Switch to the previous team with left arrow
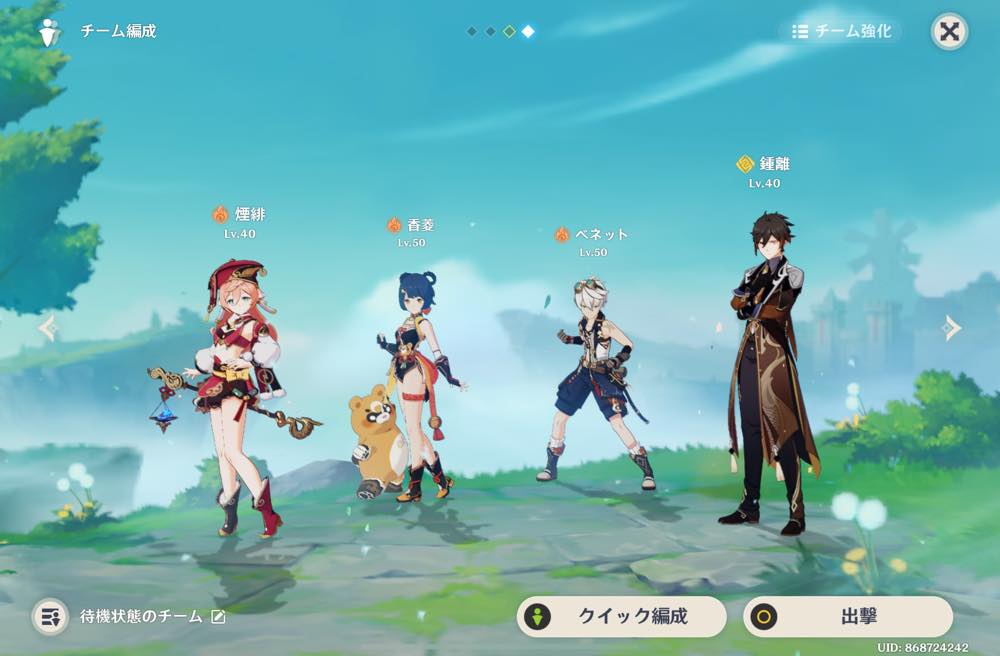Screen dimensions: 1000x656 [47, 327]
